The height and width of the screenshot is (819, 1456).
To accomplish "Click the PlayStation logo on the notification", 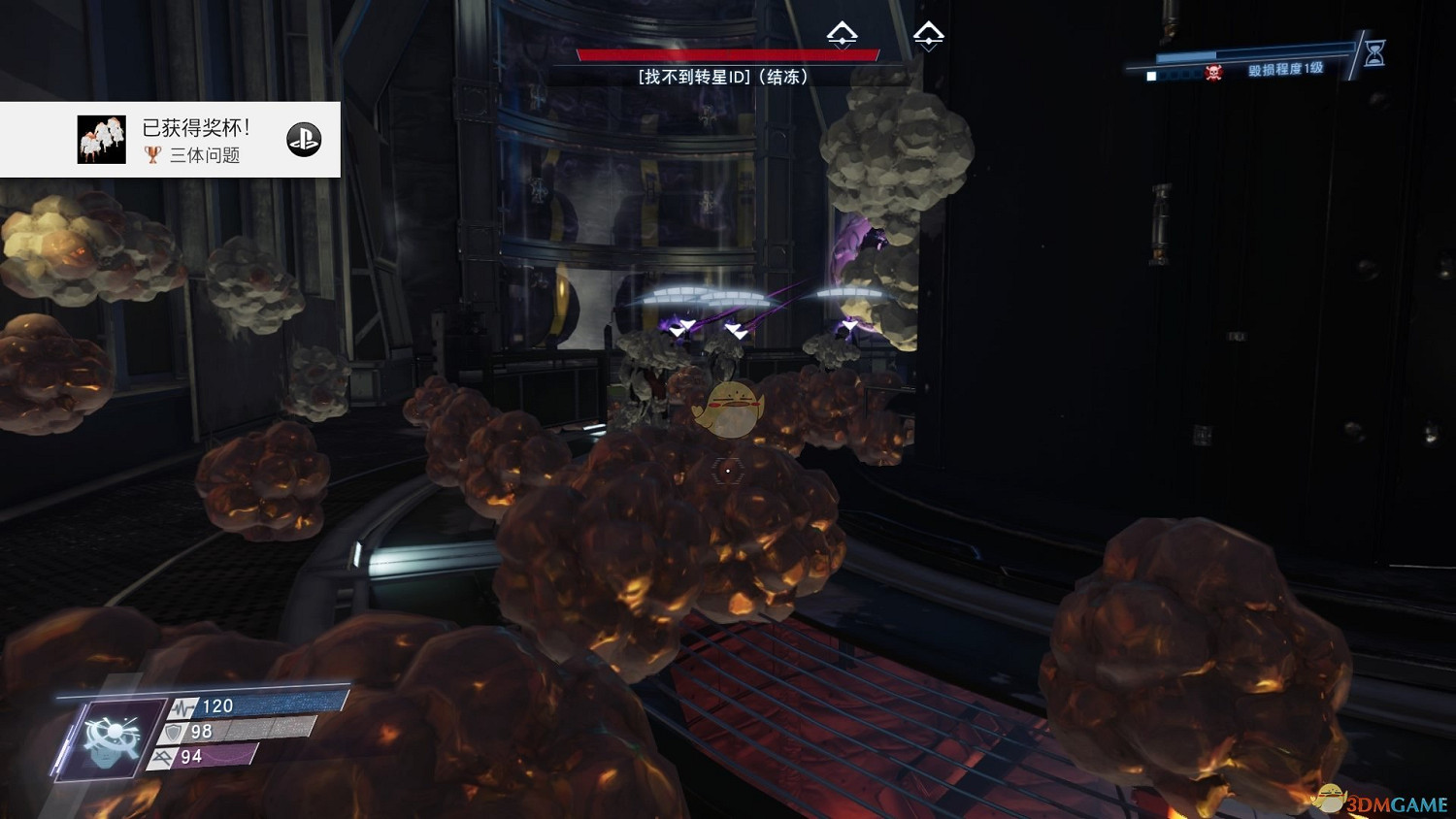I will [304, 138].
